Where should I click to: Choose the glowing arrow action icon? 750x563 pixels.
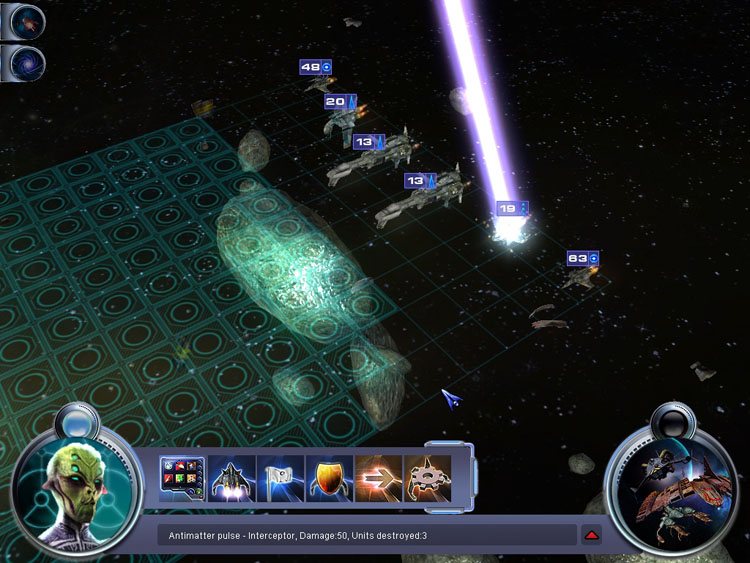coord(378,479)
